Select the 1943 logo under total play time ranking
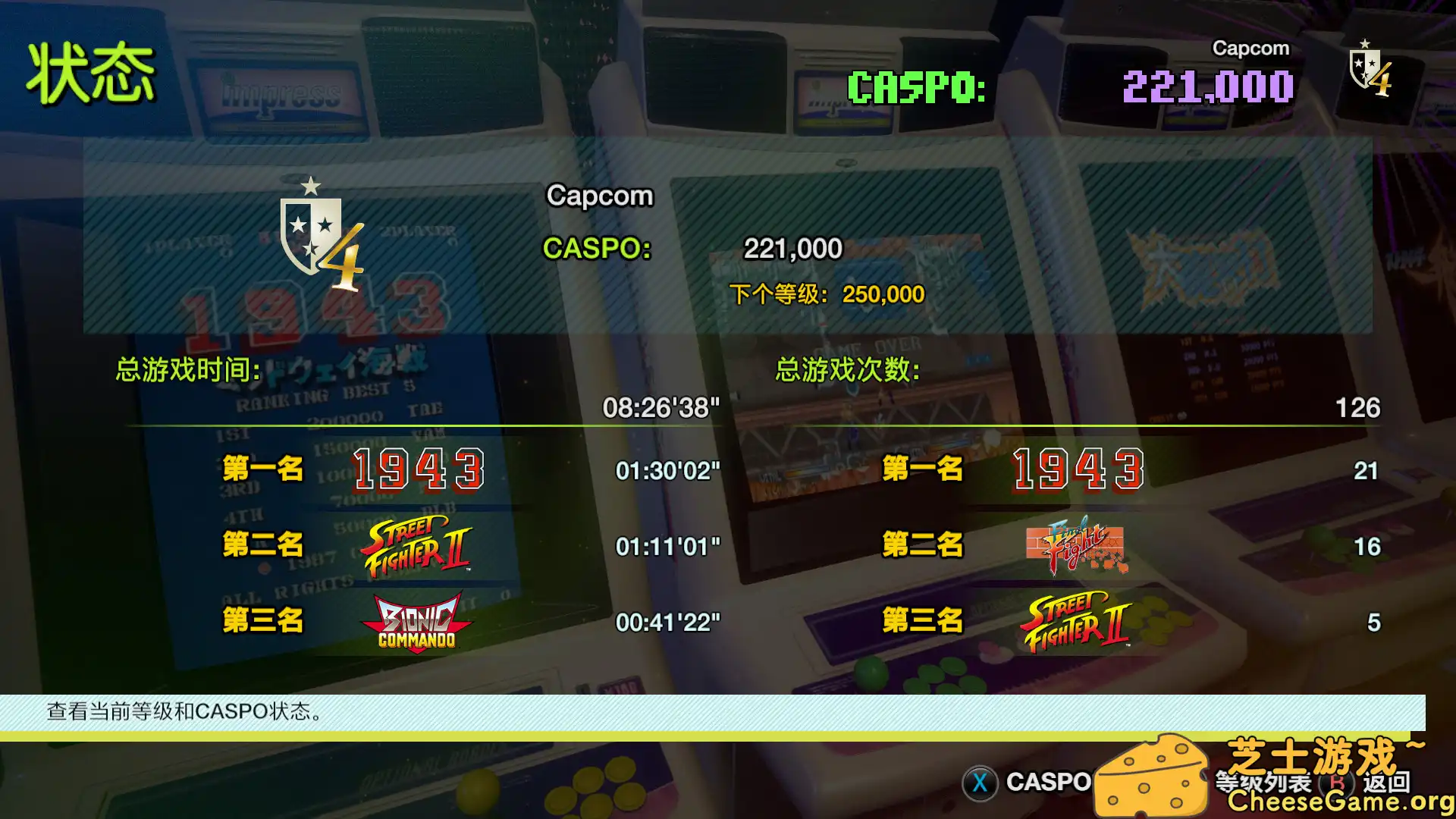This screenshot has height=819, width=1456. coord(418,470)
